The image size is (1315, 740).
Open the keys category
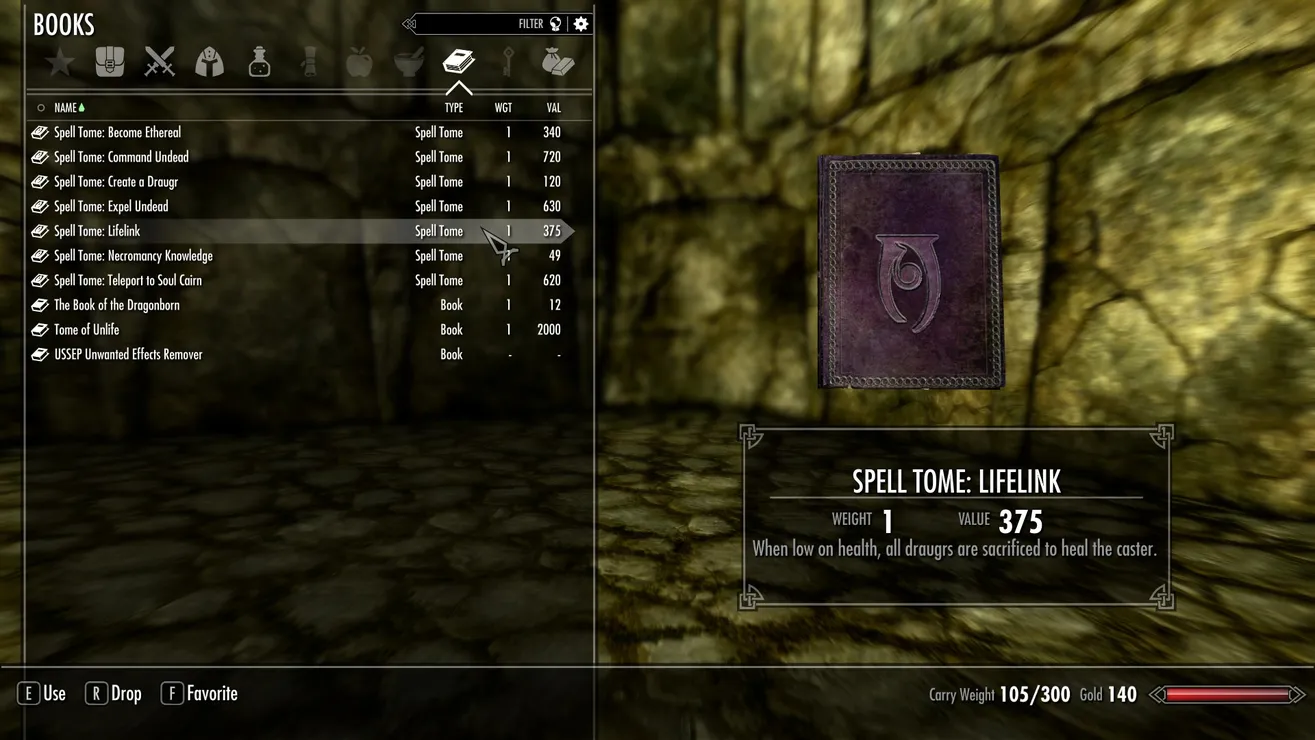508,63
